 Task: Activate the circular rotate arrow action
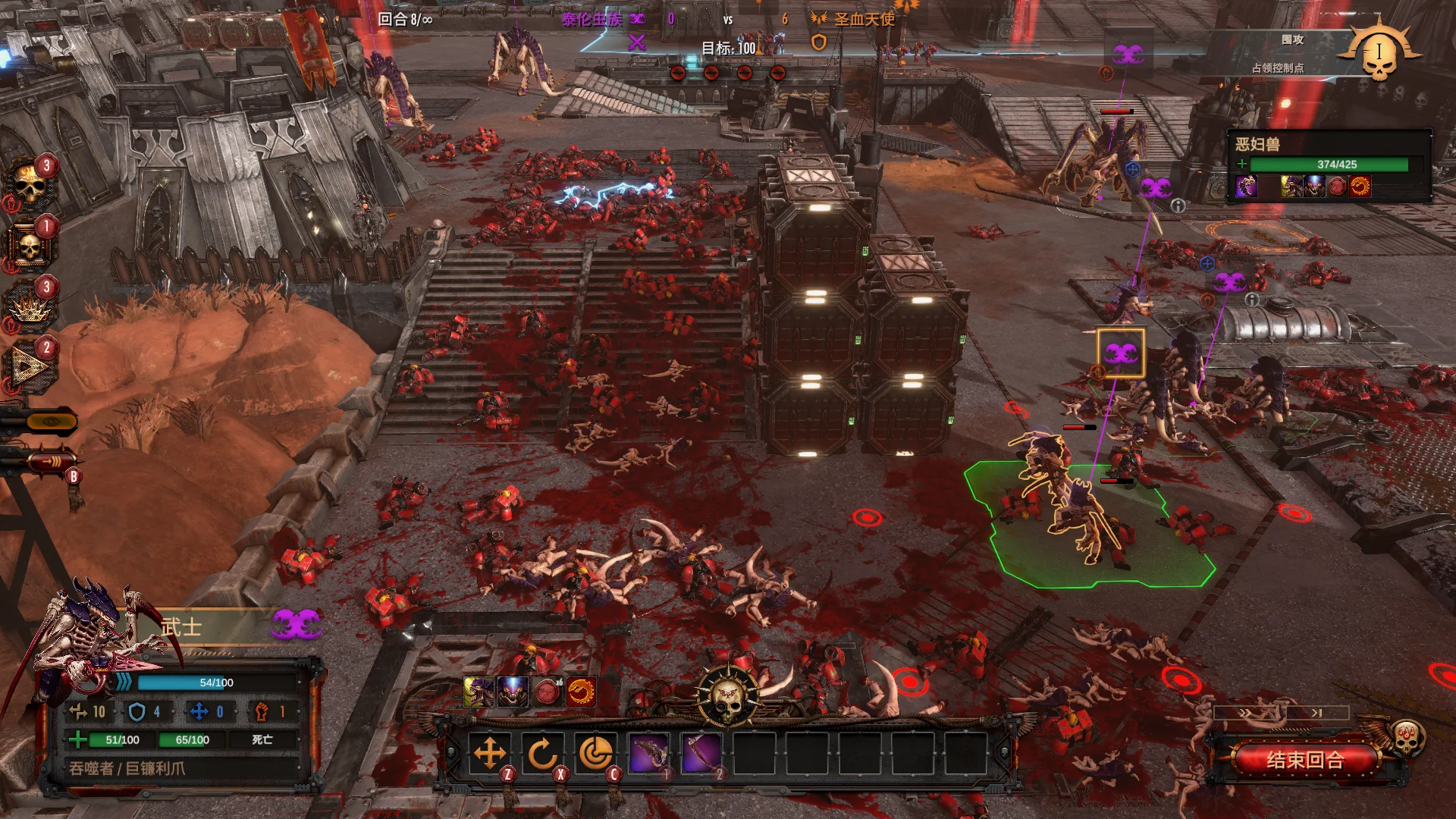click(543, 754)
